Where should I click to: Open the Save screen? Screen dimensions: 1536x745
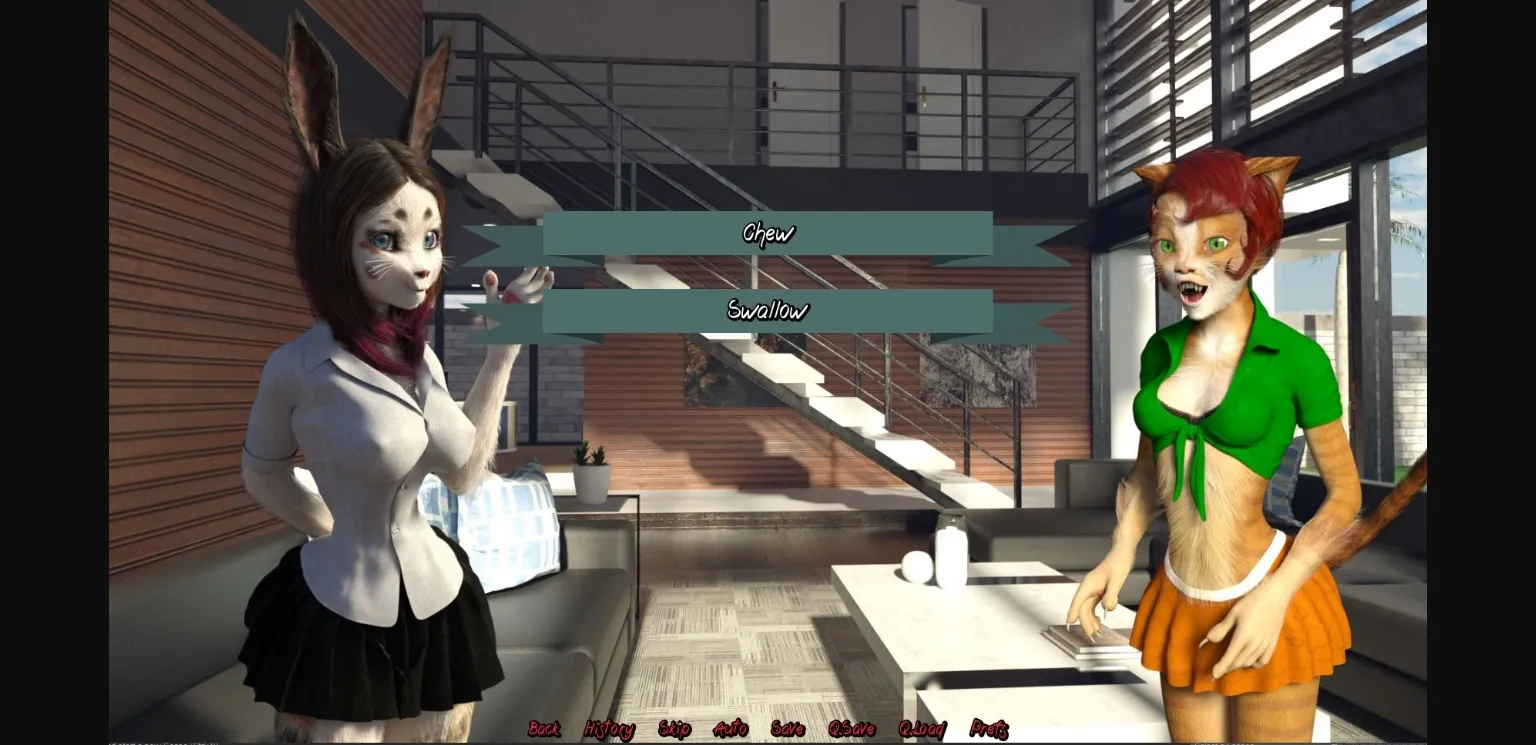789,730
